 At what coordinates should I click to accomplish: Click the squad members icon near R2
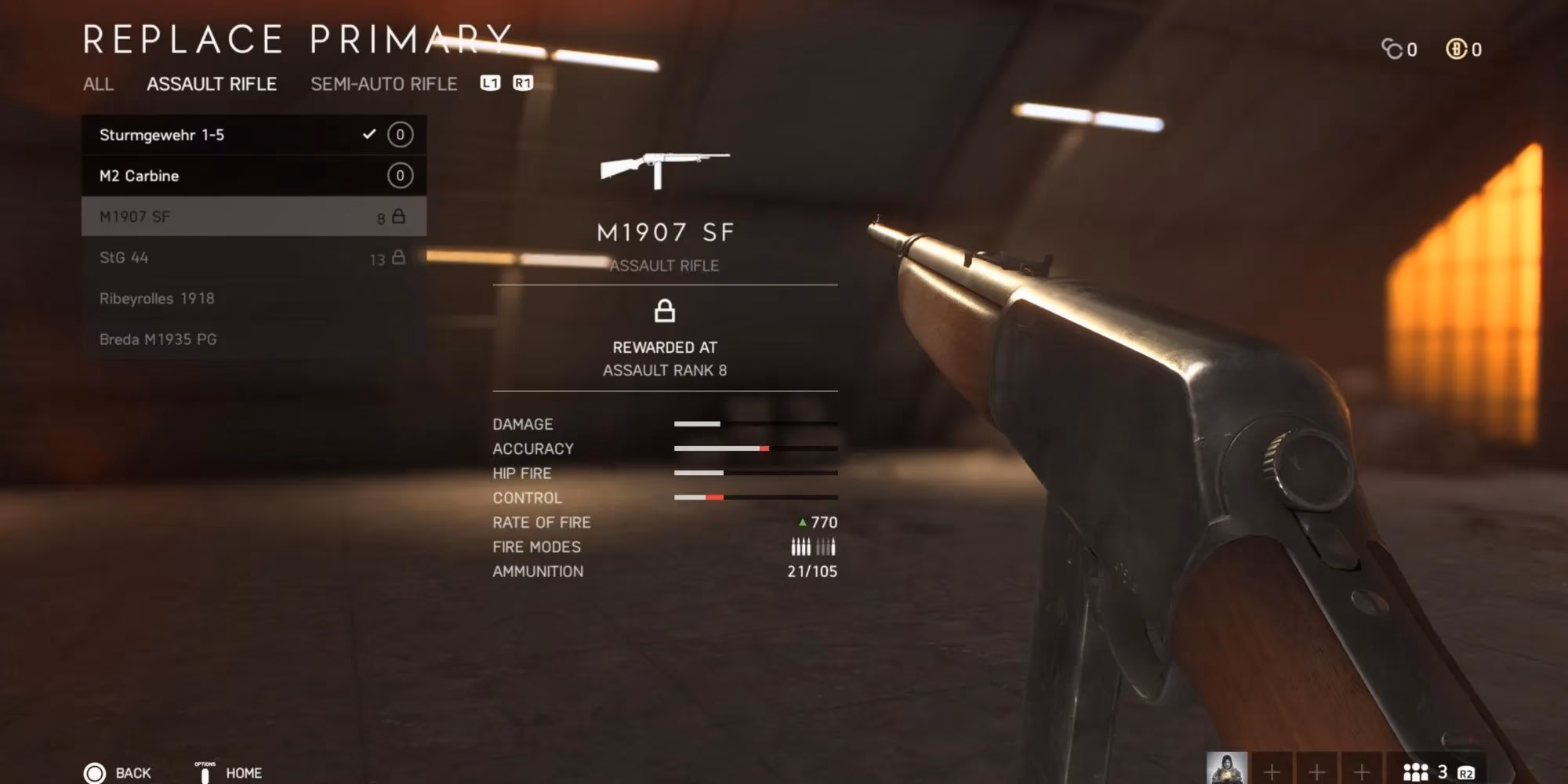pos(1417,772)
